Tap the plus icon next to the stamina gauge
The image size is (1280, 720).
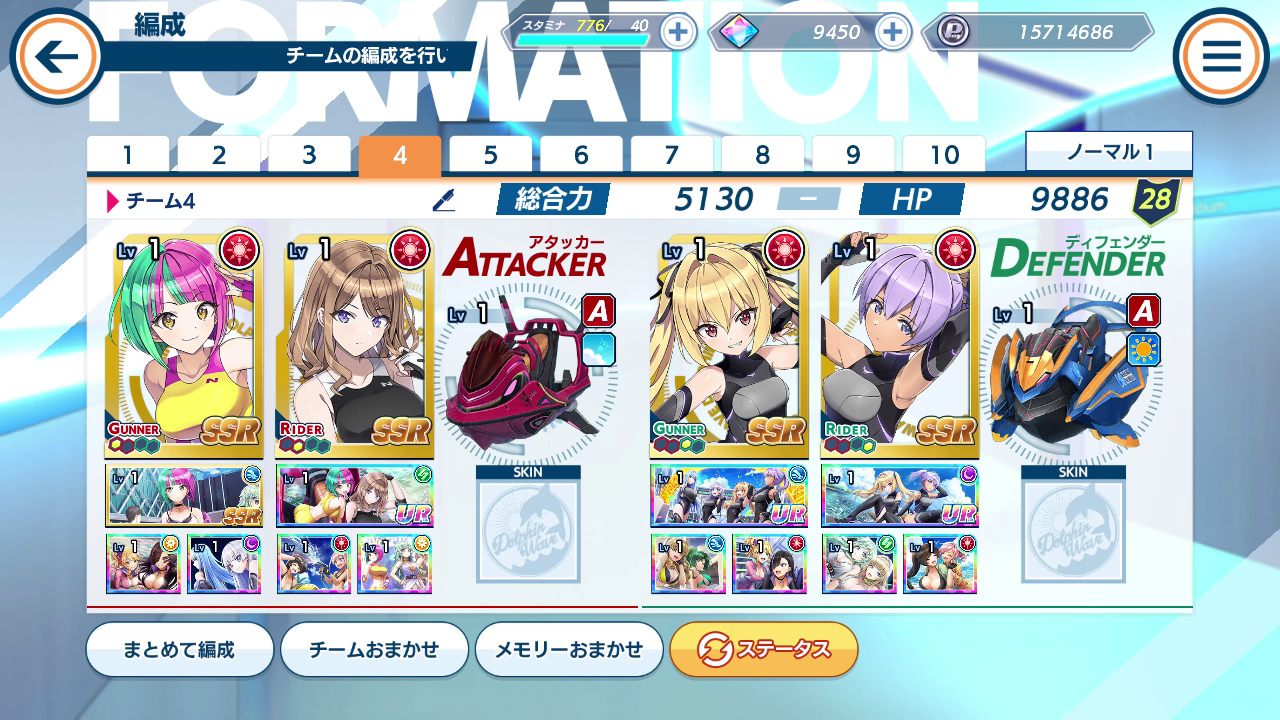[x=679, y=32]
